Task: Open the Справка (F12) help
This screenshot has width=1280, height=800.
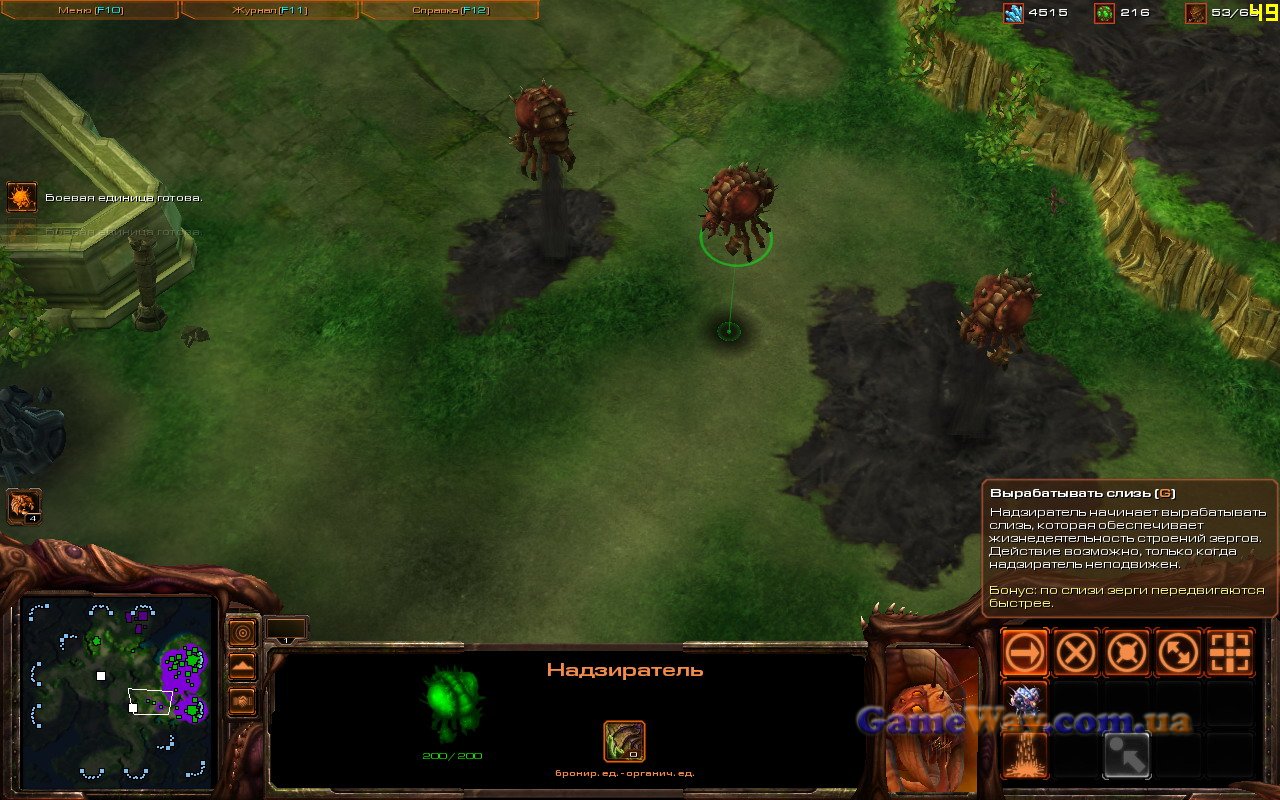Action: tap(449, 10)
